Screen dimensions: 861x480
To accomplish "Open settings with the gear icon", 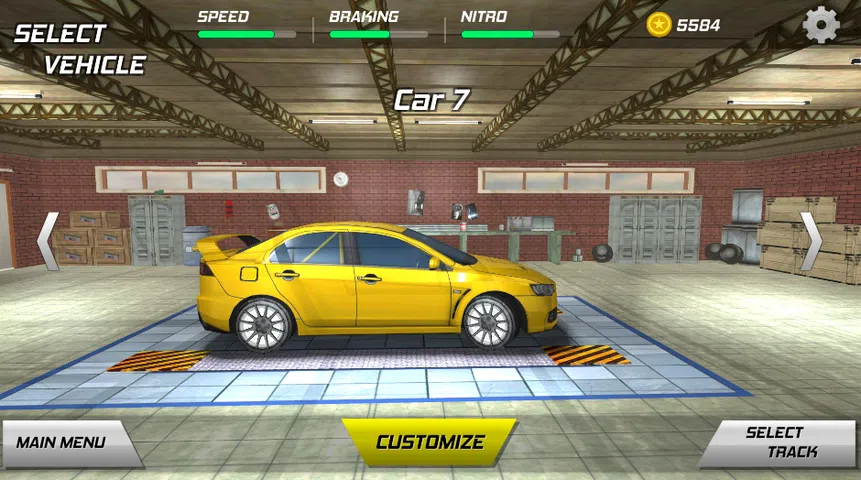I will click(821, 24).
